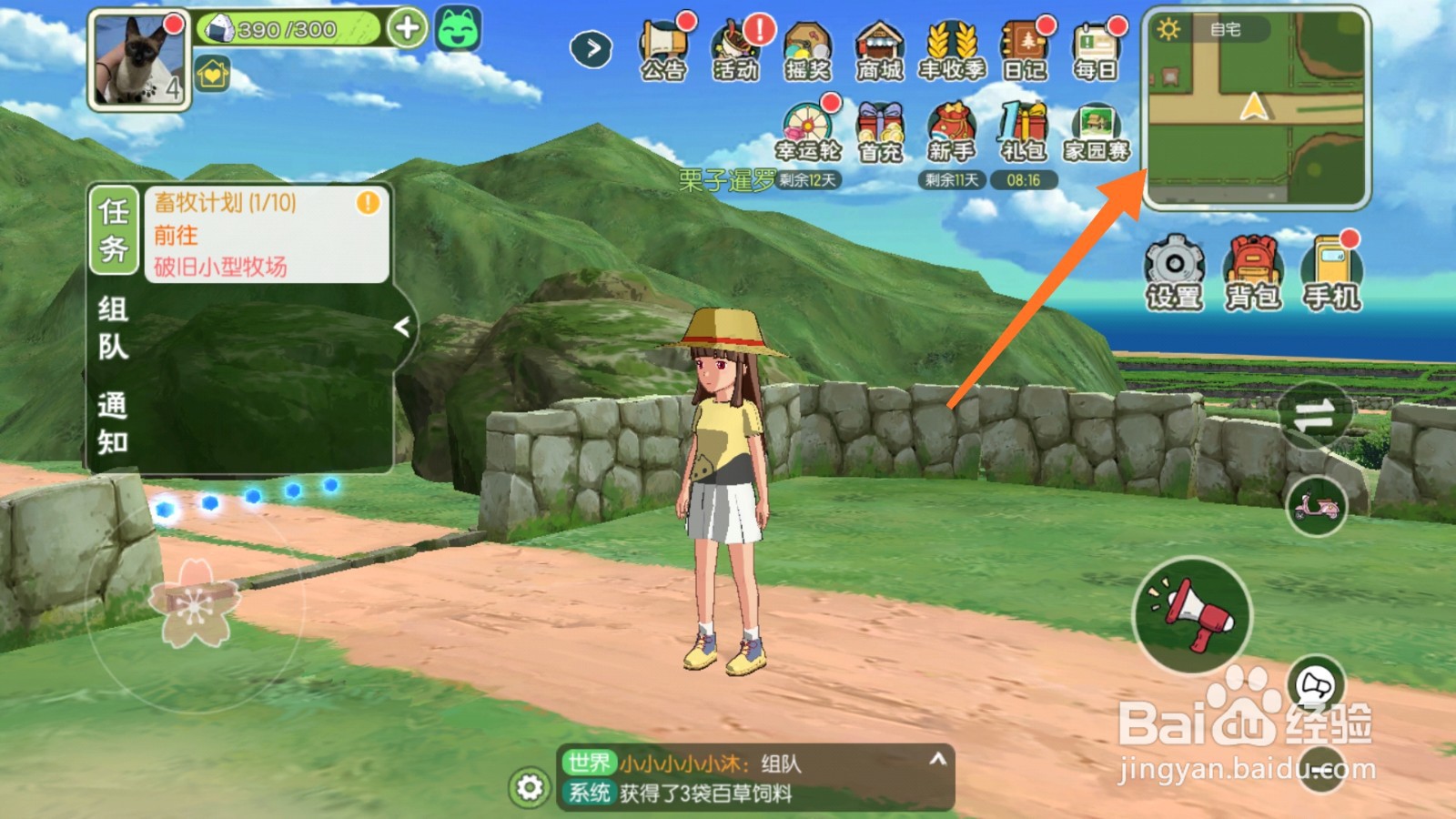Open 设置 settings gear
Viewport: 1456px width, 819px height.
tap(1174, 272)
